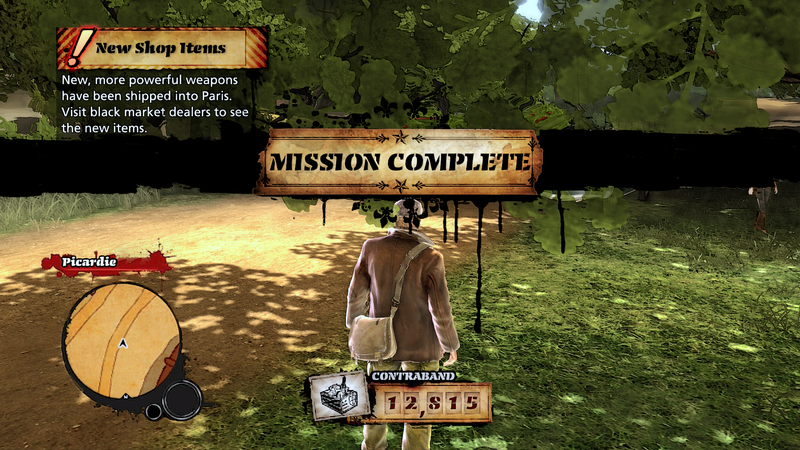Click the circular minimap
The image size is (800, 450).
122,342
